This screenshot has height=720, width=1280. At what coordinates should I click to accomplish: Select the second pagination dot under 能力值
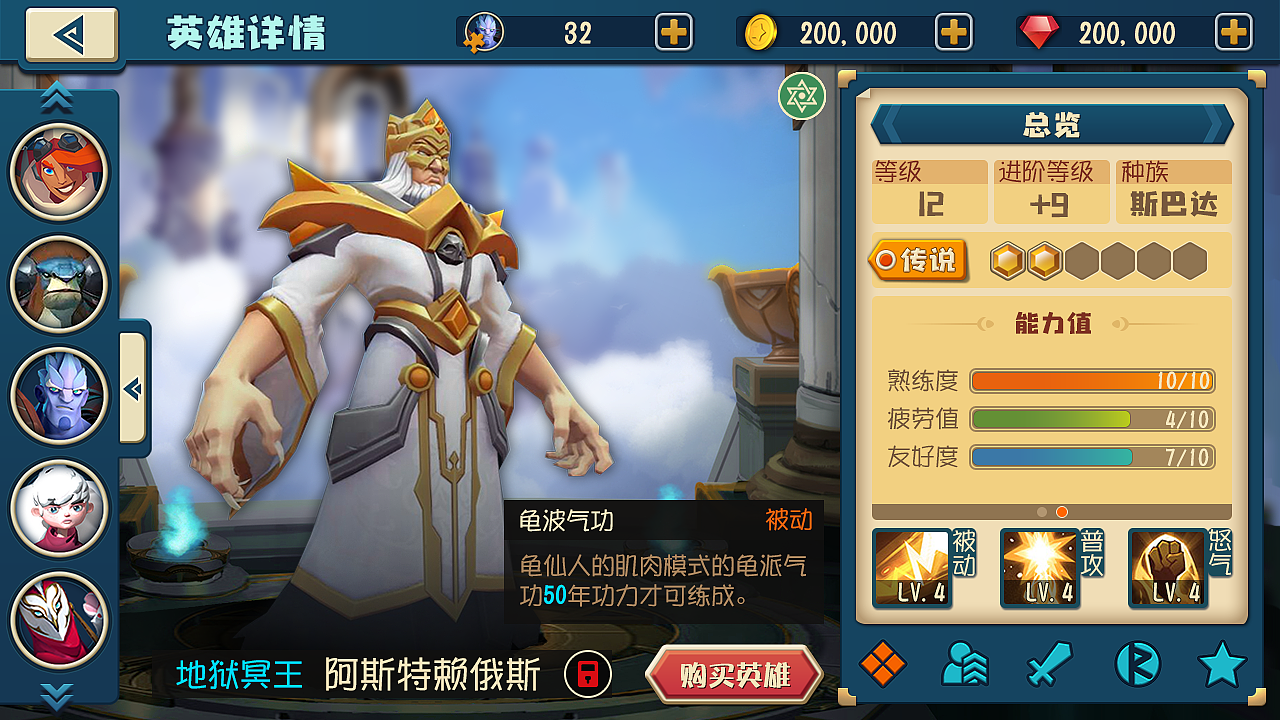coord(1061,511)
